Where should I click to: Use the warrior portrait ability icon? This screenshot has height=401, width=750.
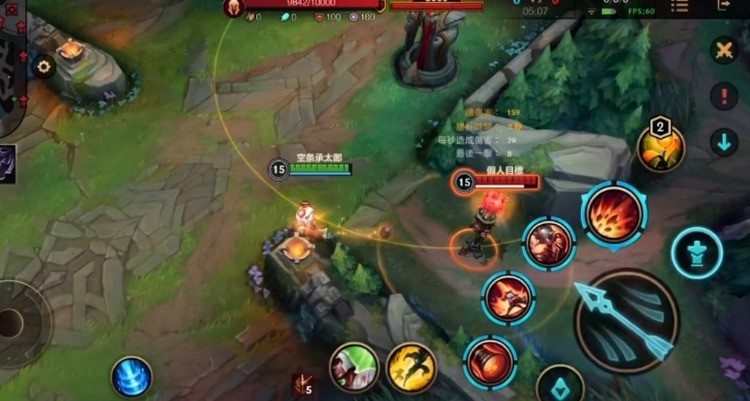pyautogui.click(x=549, y=243)
